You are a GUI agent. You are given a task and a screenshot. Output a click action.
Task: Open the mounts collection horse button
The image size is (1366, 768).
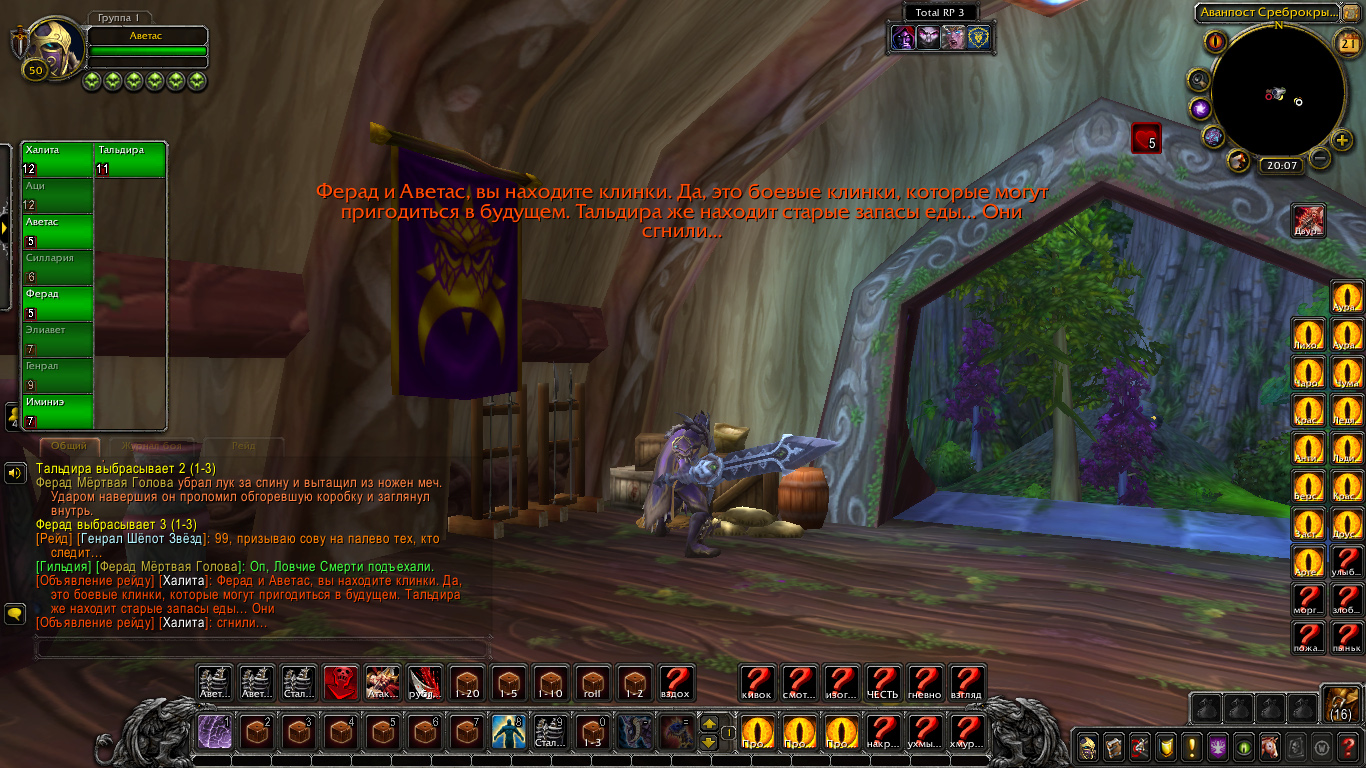click(1270, 746)
